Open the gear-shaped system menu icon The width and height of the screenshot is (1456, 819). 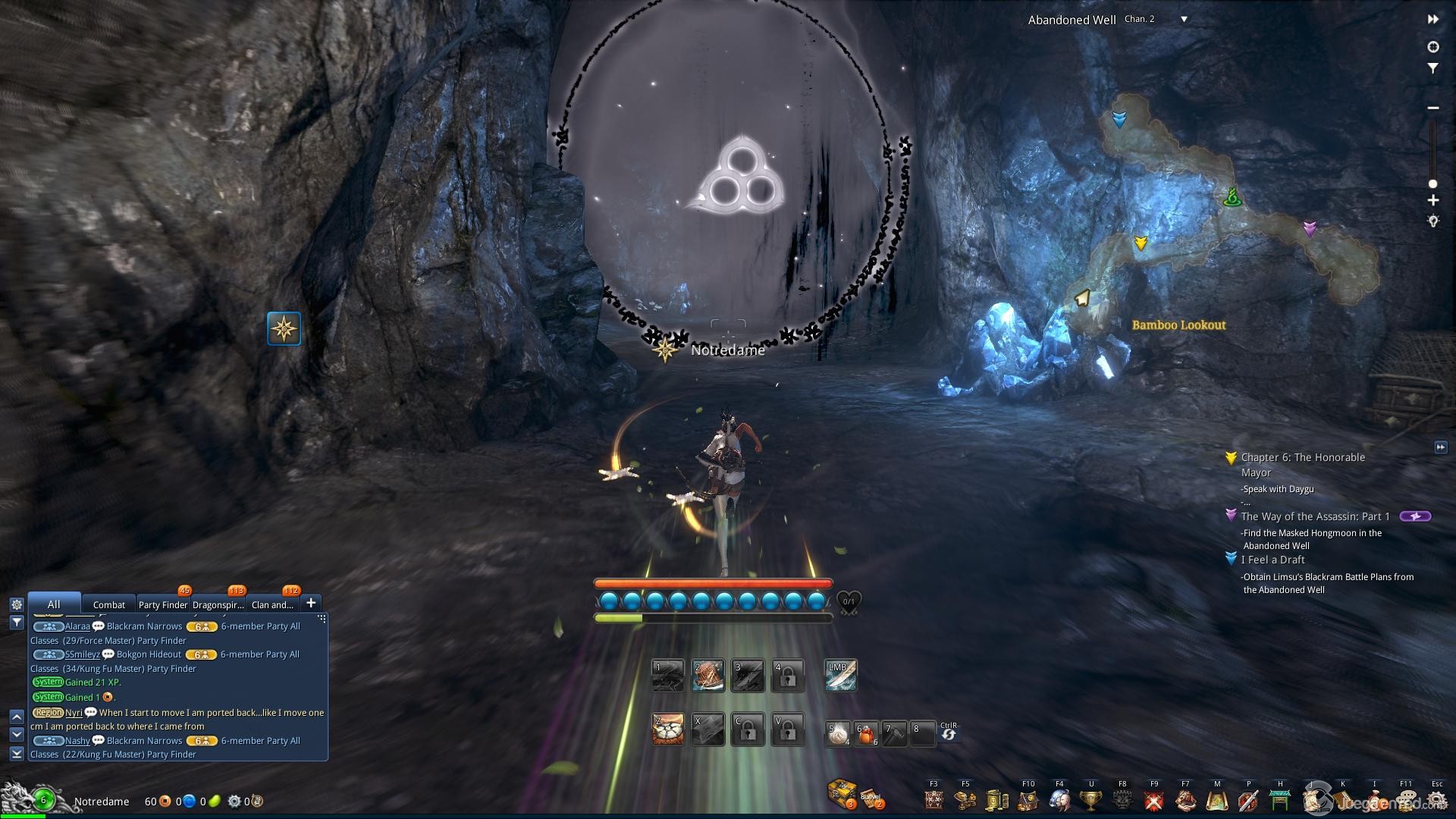[1436, 800]
